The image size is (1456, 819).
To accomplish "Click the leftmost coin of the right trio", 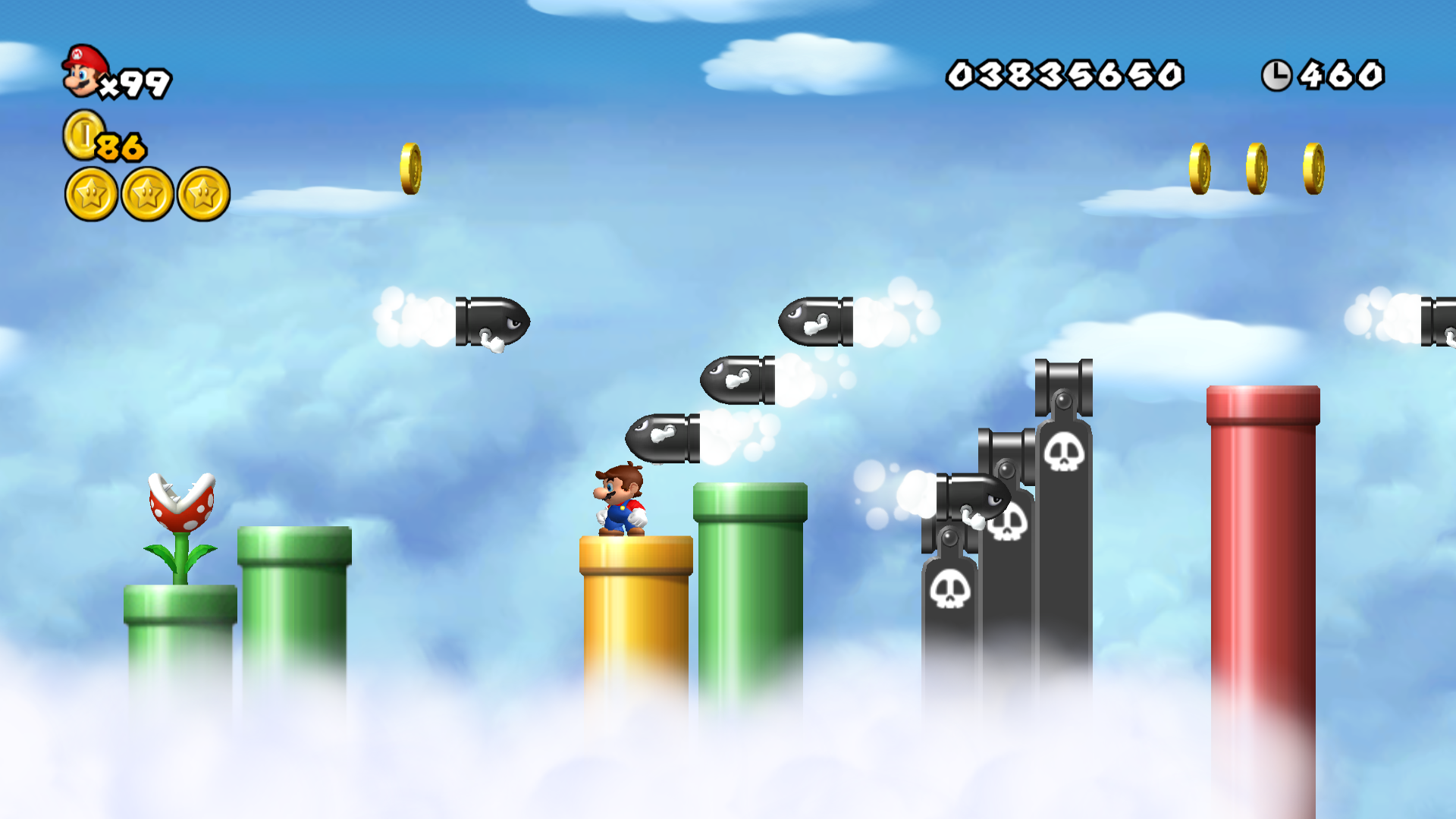I will pyautogui.click(x=1201, y=168).
